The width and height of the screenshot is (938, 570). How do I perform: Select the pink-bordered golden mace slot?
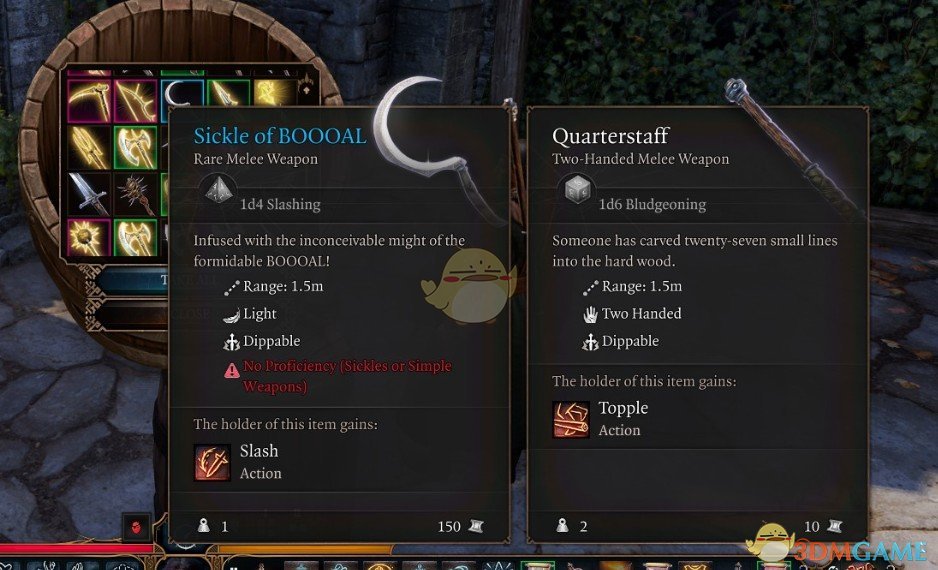point(88,238)
